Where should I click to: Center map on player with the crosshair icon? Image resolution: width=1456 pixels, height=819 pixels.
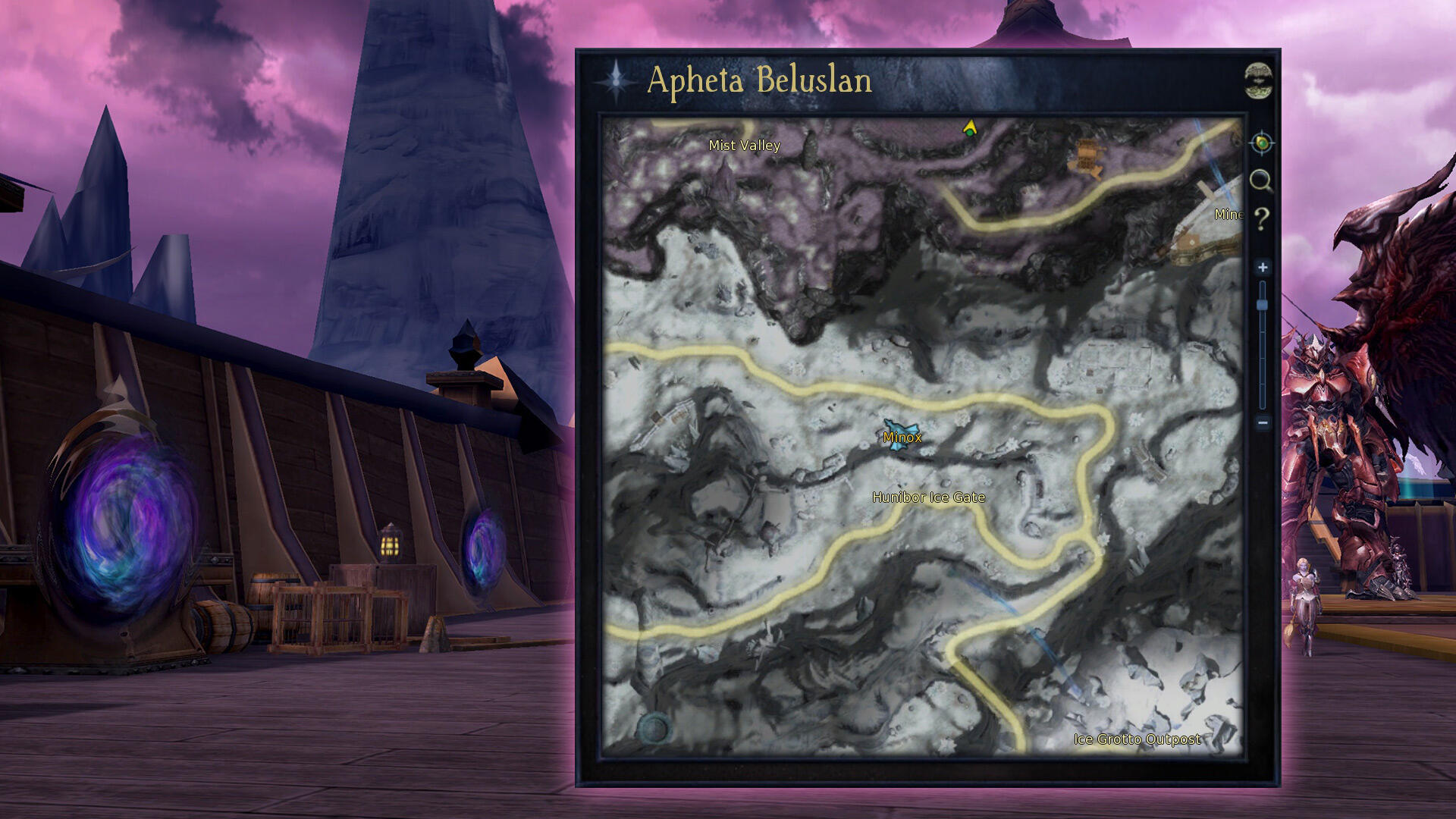pyautogui.click(x=1261, y=143)
